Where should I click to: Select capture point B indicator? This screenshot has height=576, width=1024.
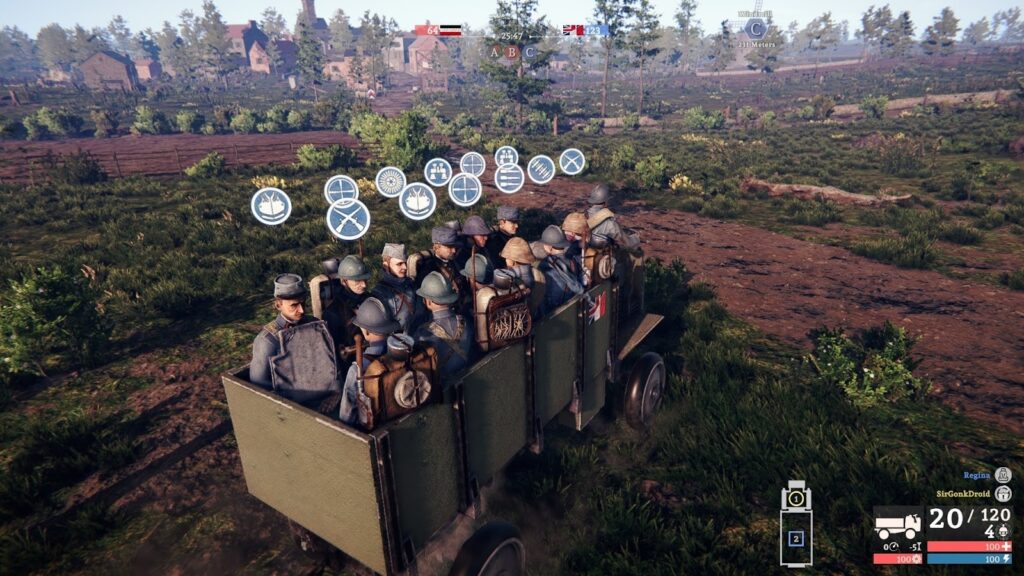[x=511, y=51]
